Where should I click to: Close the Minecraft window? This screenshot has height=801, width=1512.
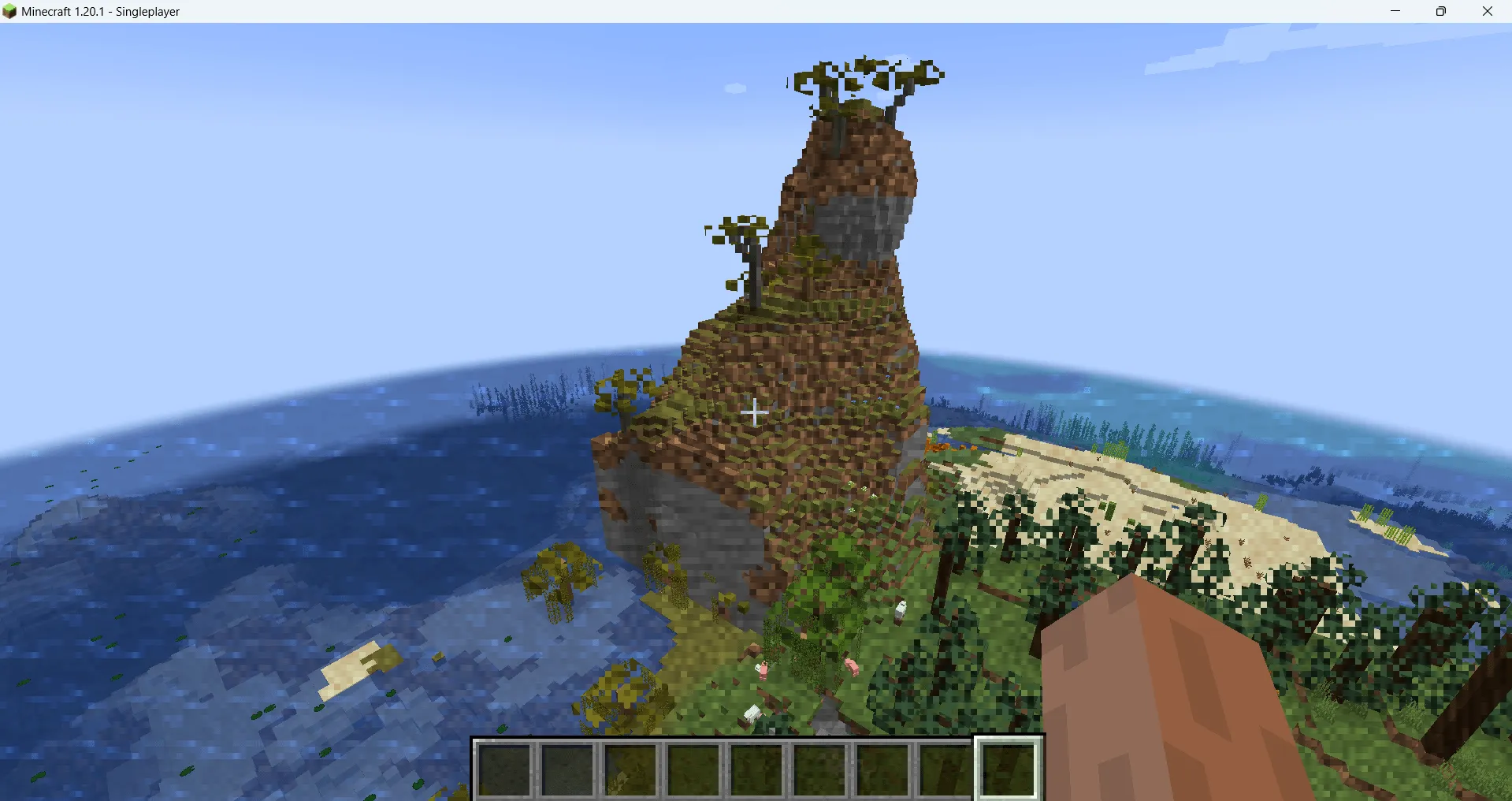1488,11
